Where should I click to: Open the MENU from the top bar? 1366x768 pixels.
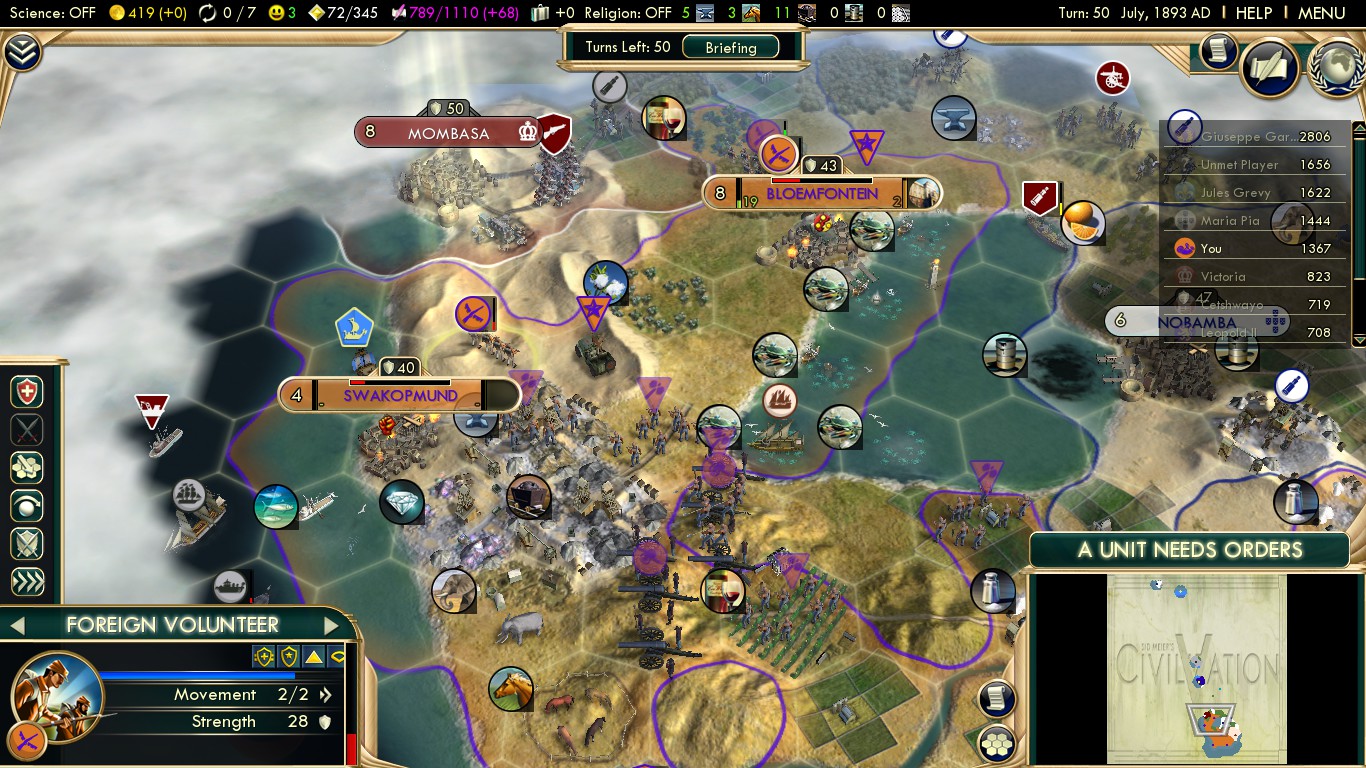[1320, 13]
